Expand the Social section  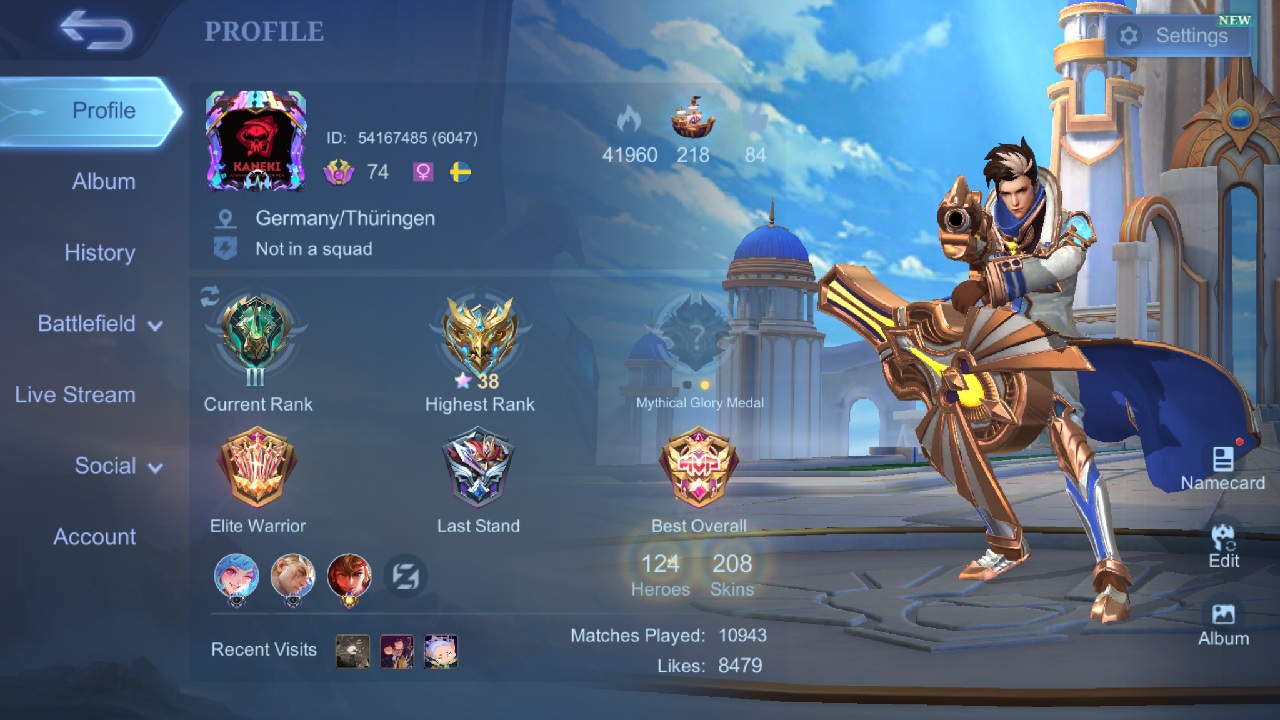pyautogui.click(x=105, y=466)
